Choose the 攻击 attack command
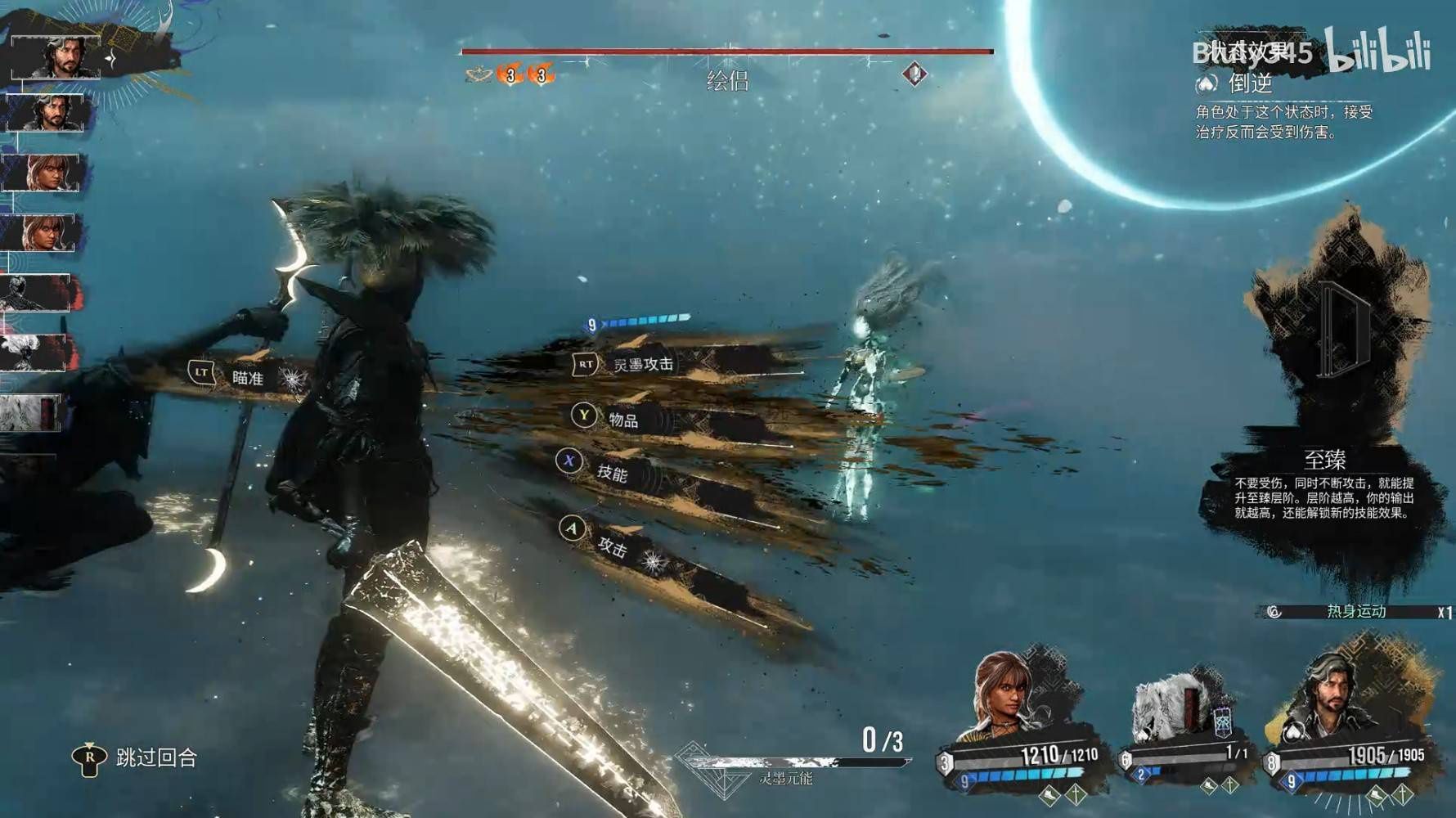Screen dimensions: 1456x818 (611, 546)
